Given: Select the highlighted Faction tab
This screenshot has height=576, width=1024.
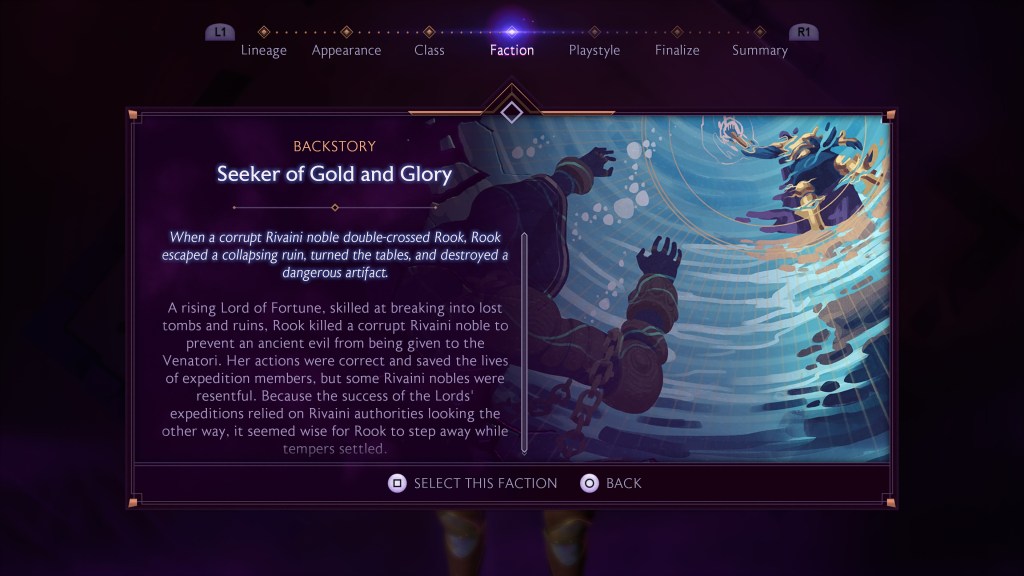Looking at the screenshot, I should click(x=511, y=50).
